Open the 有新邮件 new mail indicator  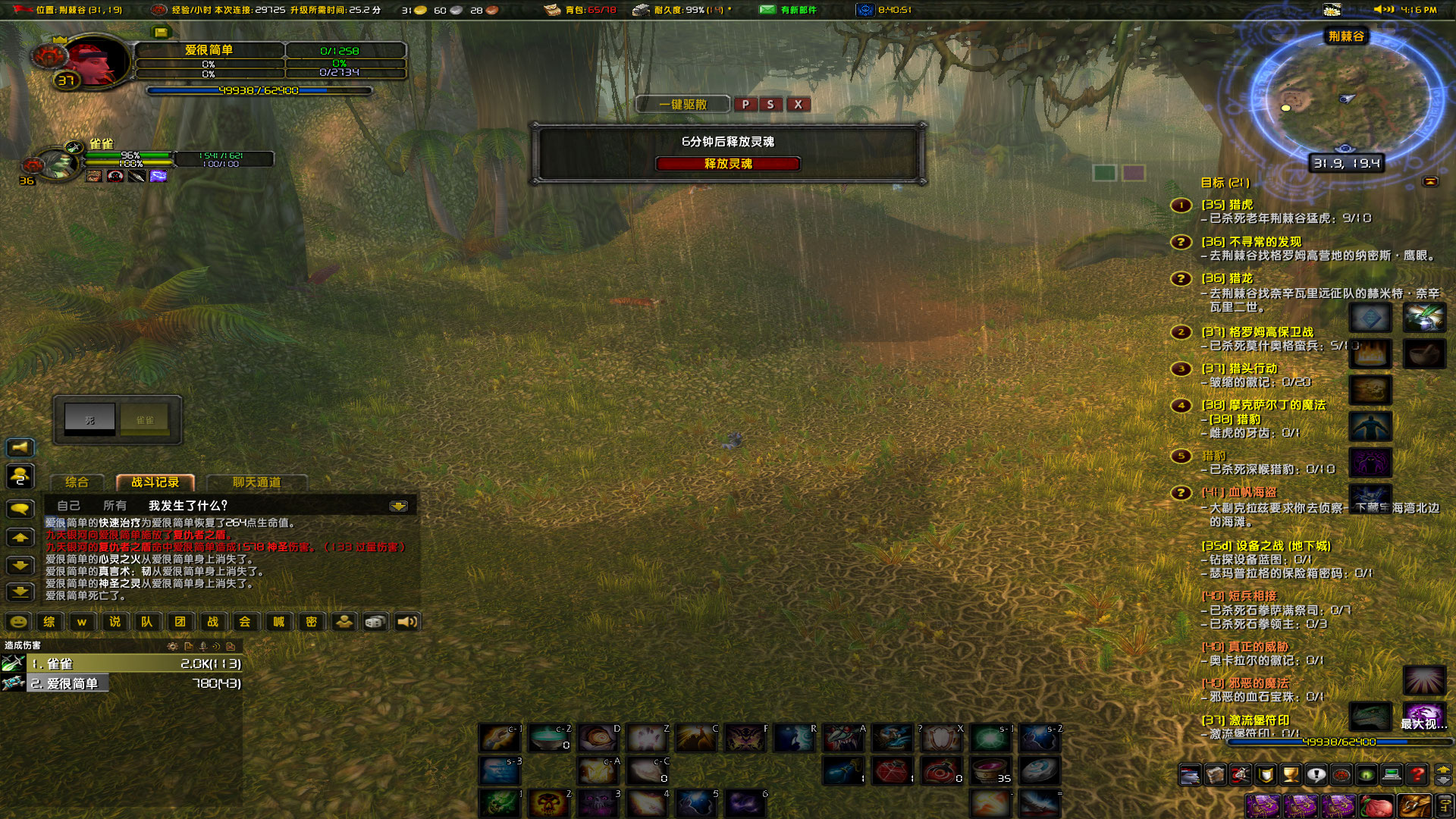coord(790,10)
